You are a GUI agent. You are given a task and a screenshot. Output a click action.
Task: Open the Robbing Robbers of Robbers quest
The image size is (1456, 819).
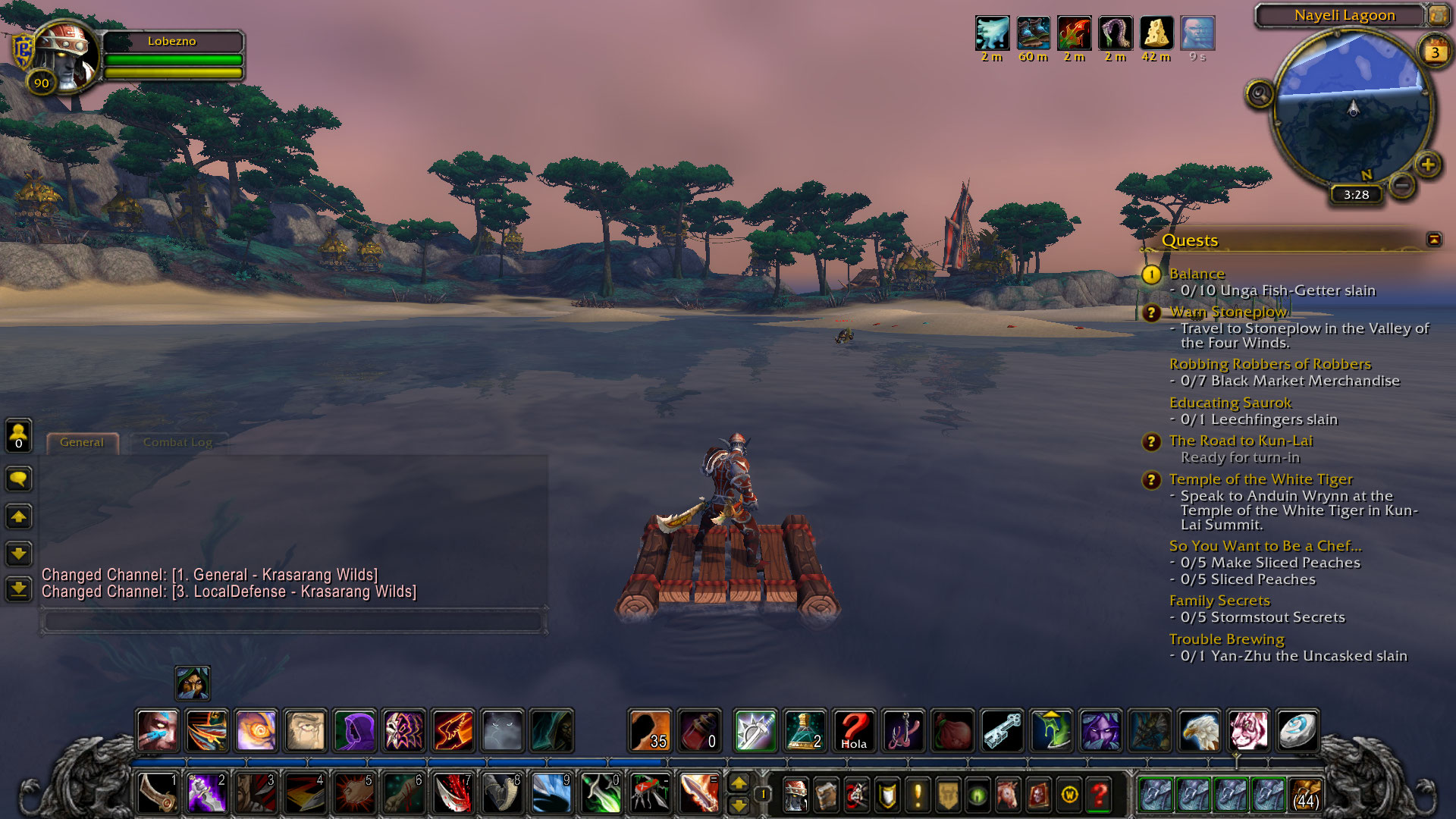coord(1269,364)
